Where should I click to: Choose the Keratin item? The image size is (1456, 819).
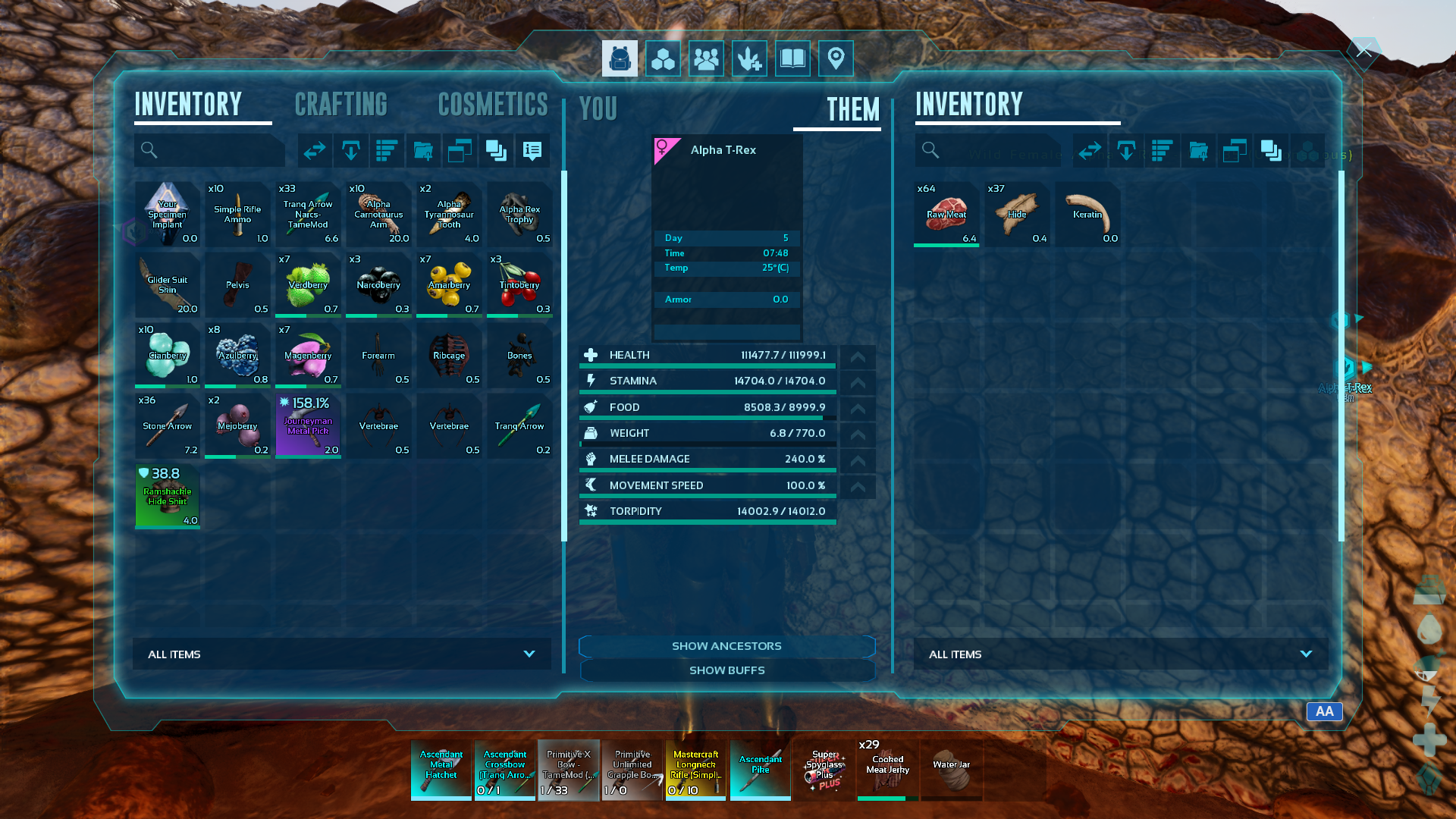[1087, 215]
